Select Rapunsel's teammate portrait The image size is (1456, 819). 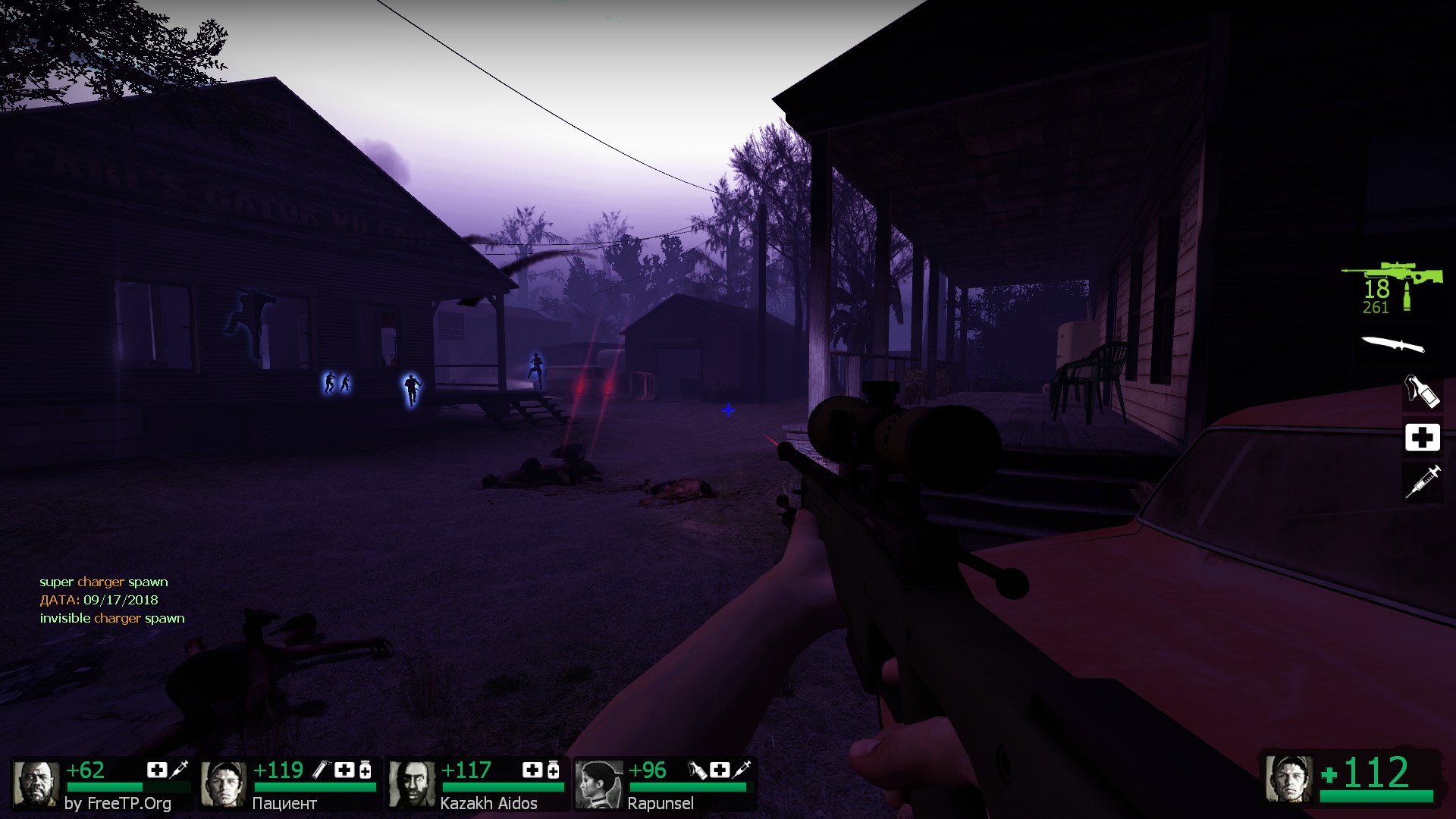point(599,784)
